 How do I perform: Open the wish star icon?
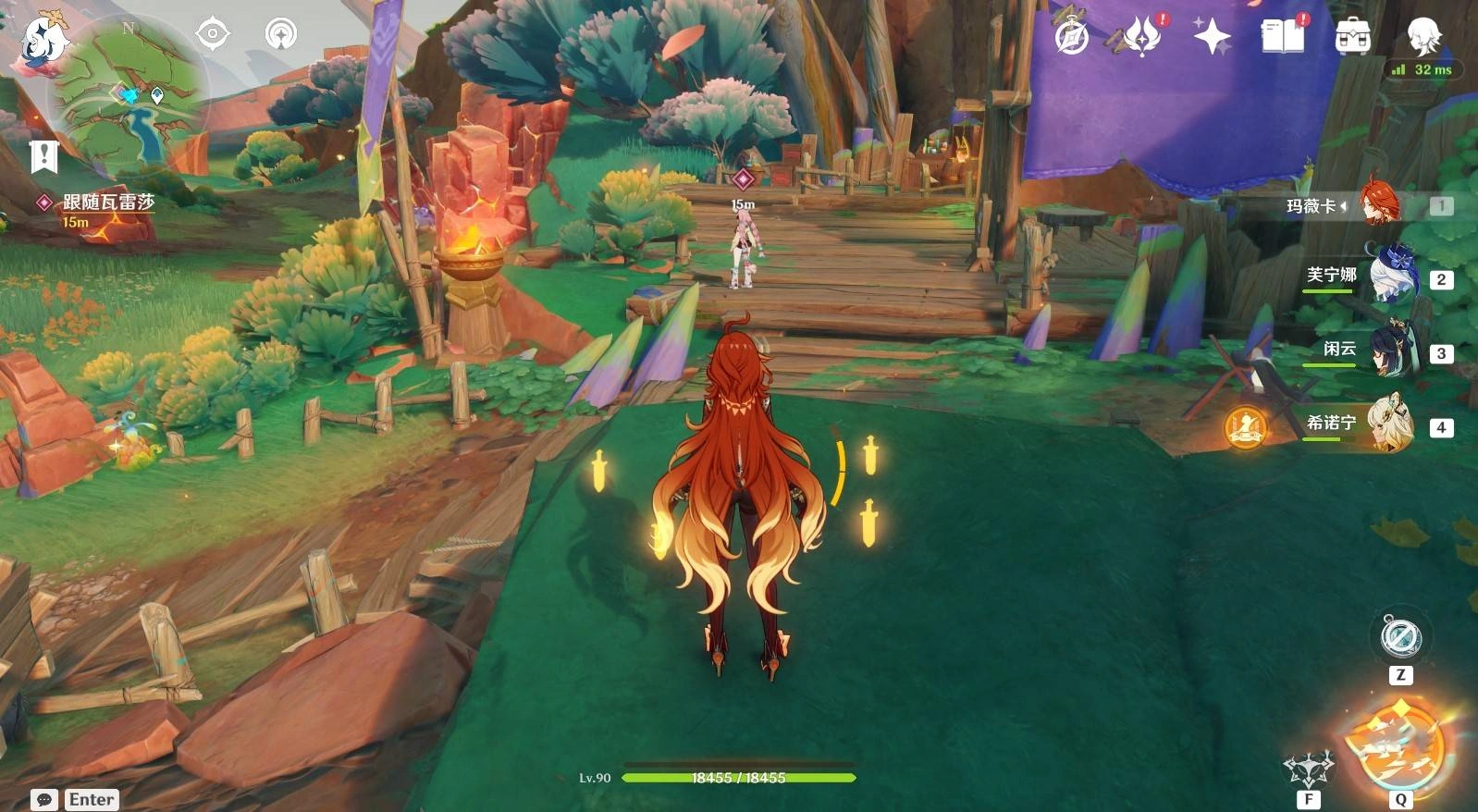tap(1212, 37)
